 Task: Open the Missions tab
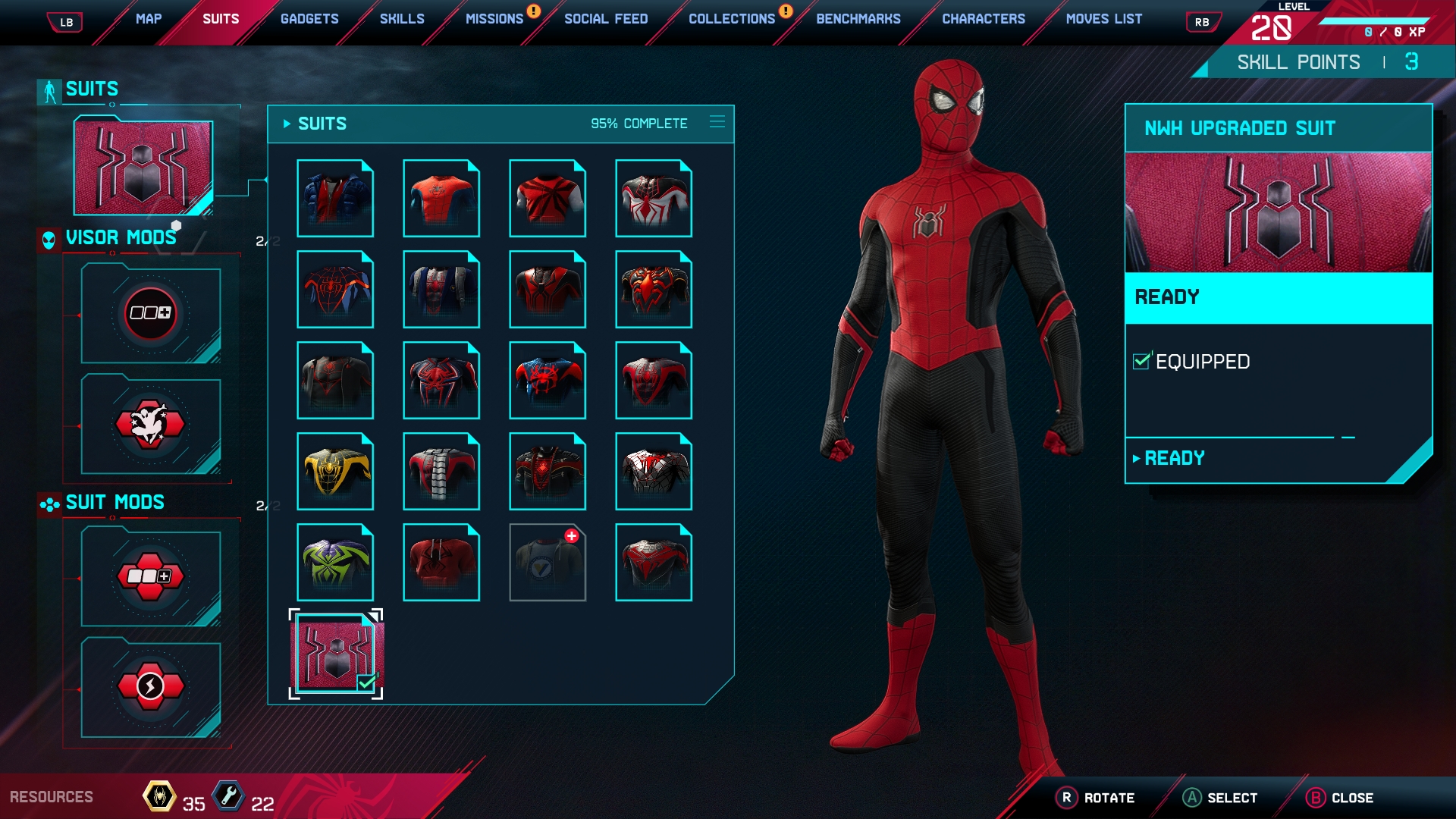click(x=494, y=19)
